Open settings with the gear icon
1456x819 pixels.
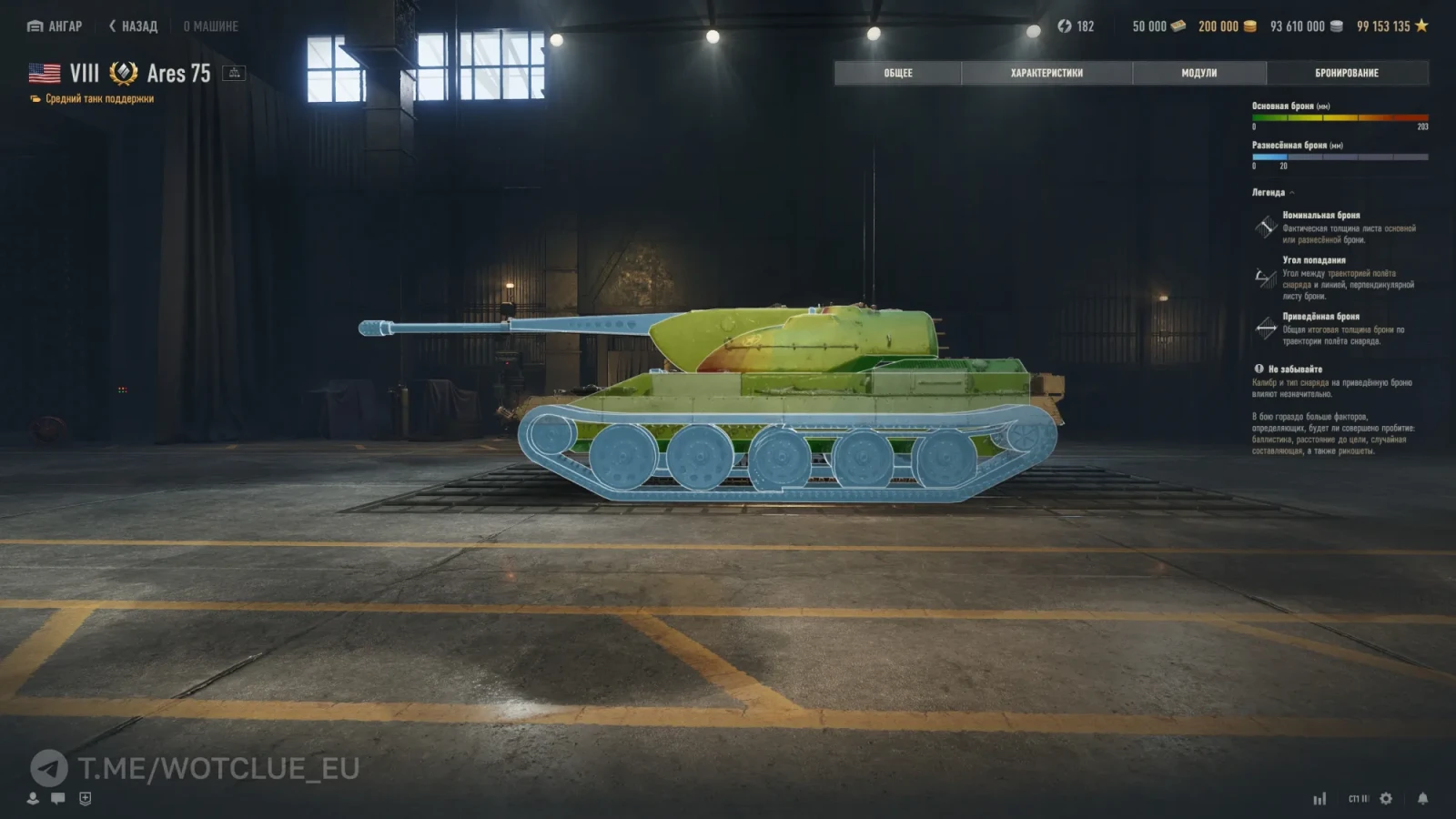pos(1386,798)
